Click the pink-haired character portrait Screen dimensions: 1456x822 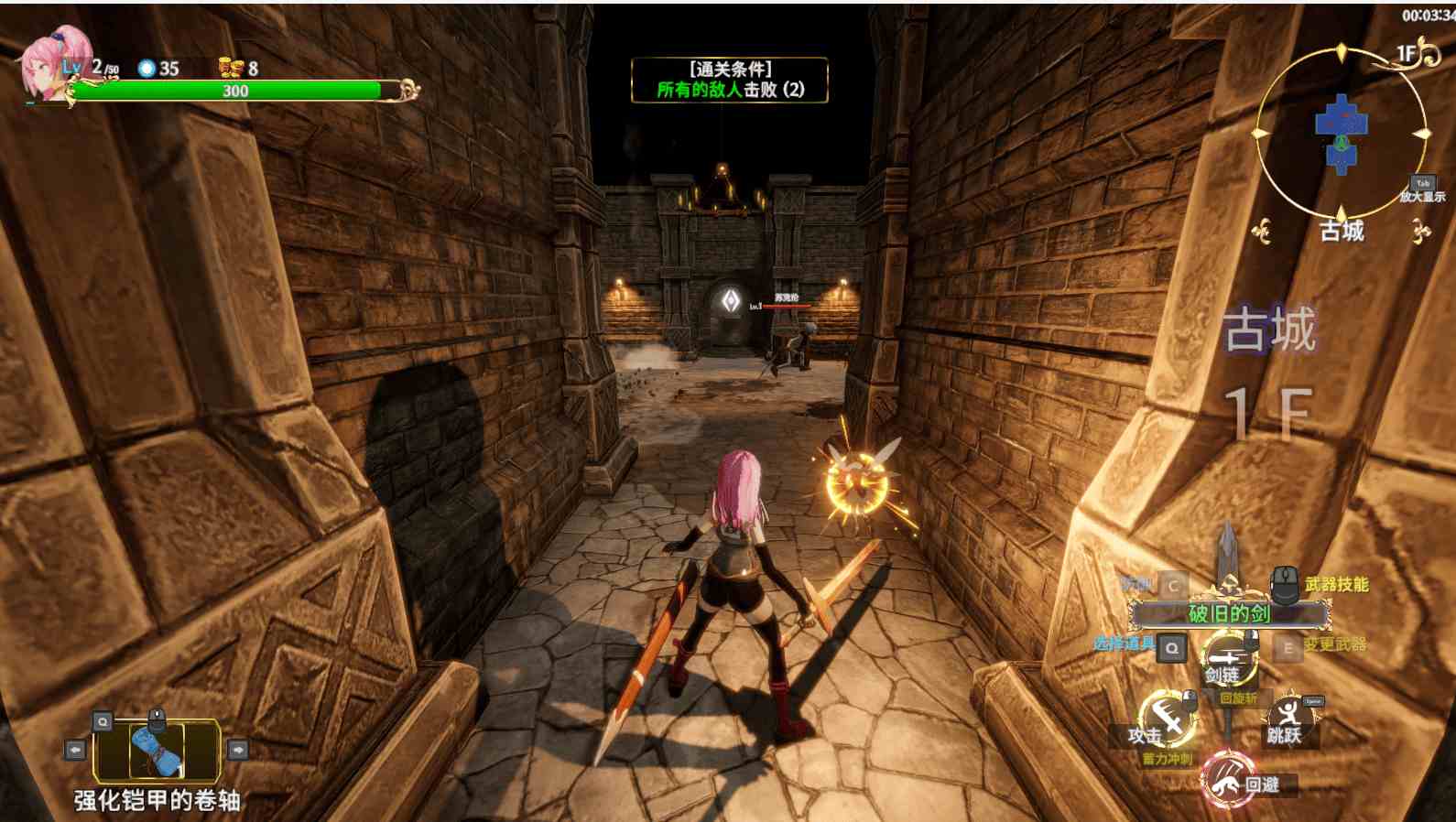point(52,69)
